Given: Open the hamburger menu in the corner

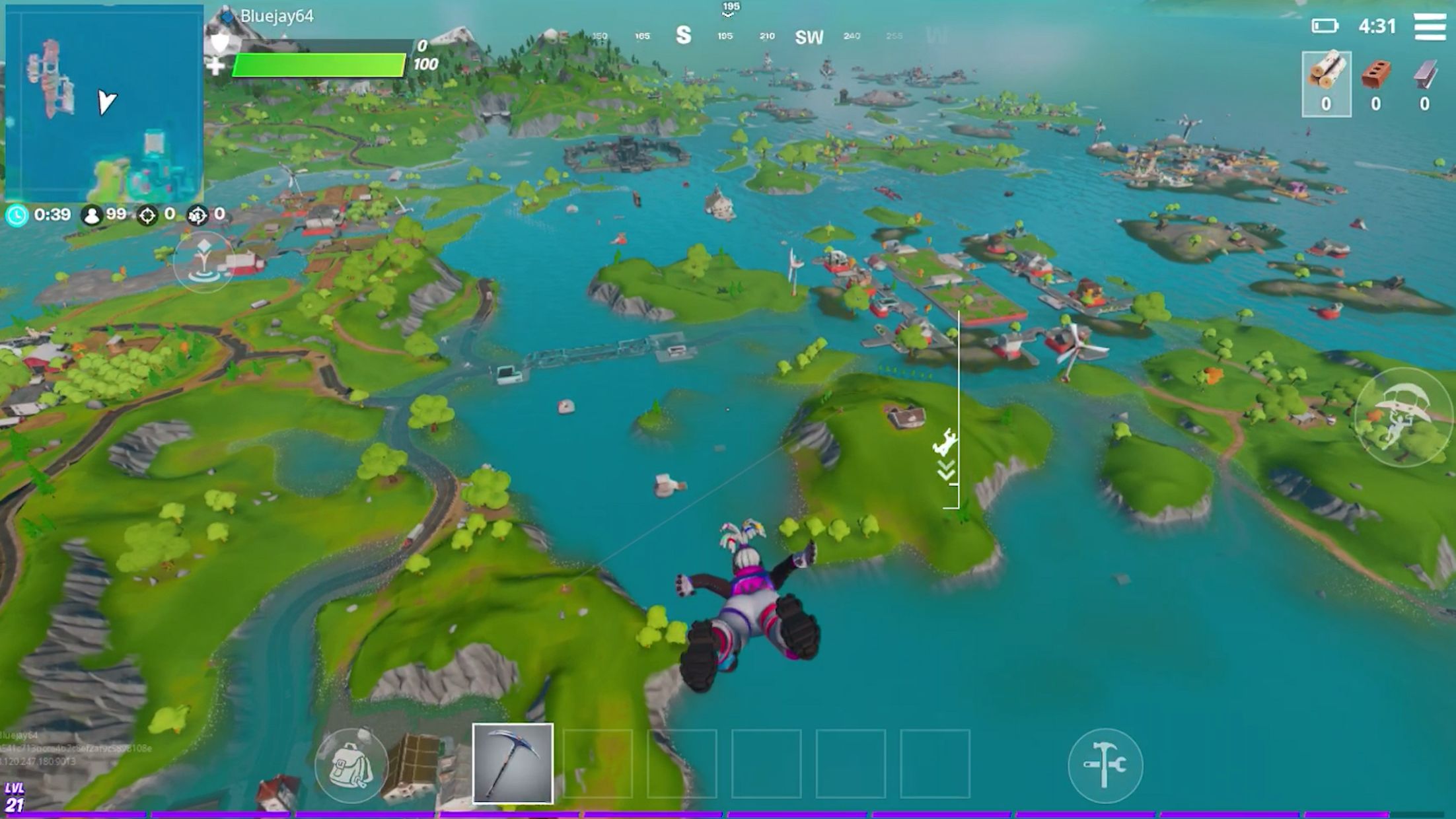Looking at the screenshot, I should point(1424,28).
